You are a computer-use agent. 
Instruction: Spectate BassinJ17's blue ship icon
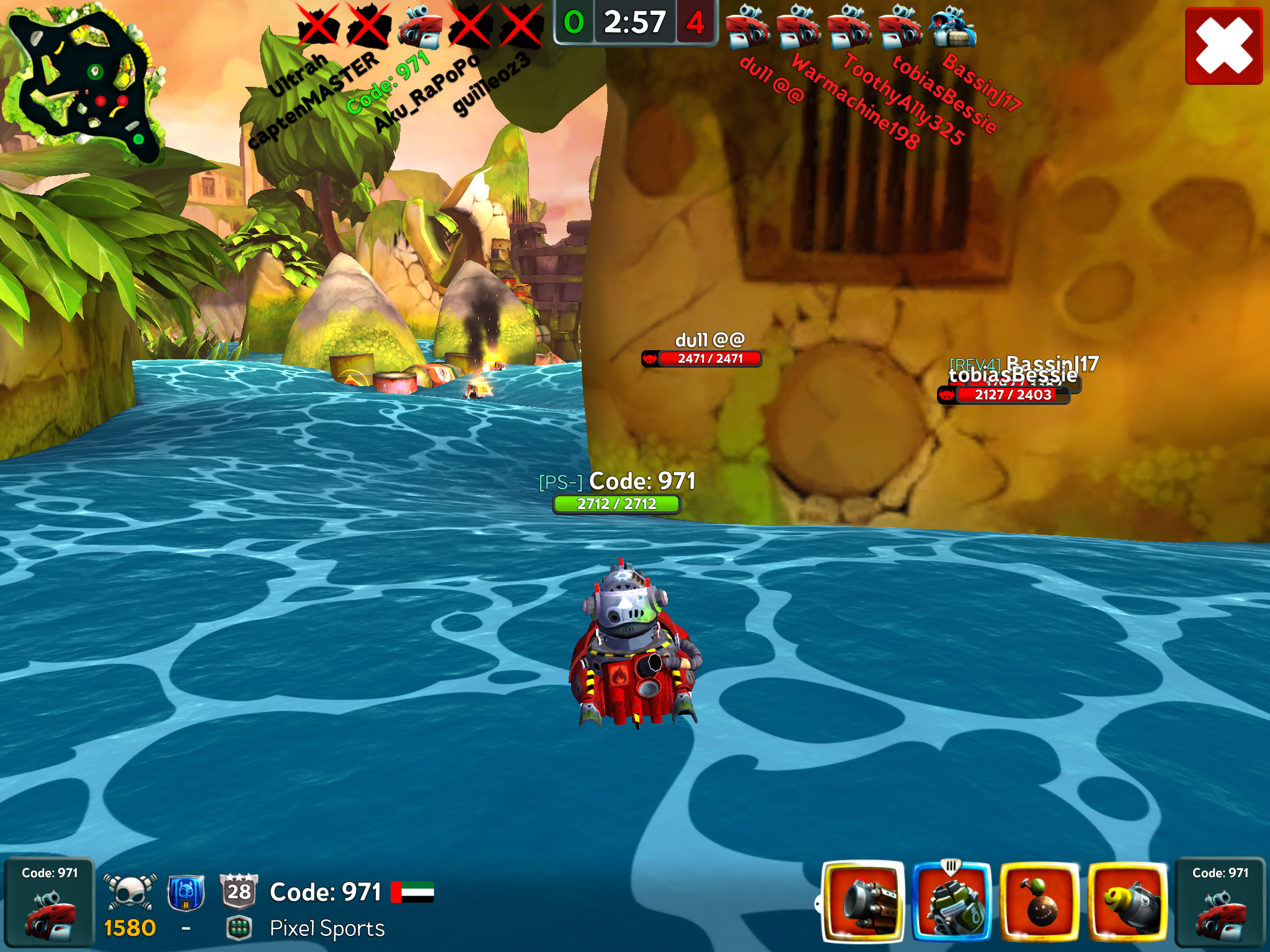[952, 28]
